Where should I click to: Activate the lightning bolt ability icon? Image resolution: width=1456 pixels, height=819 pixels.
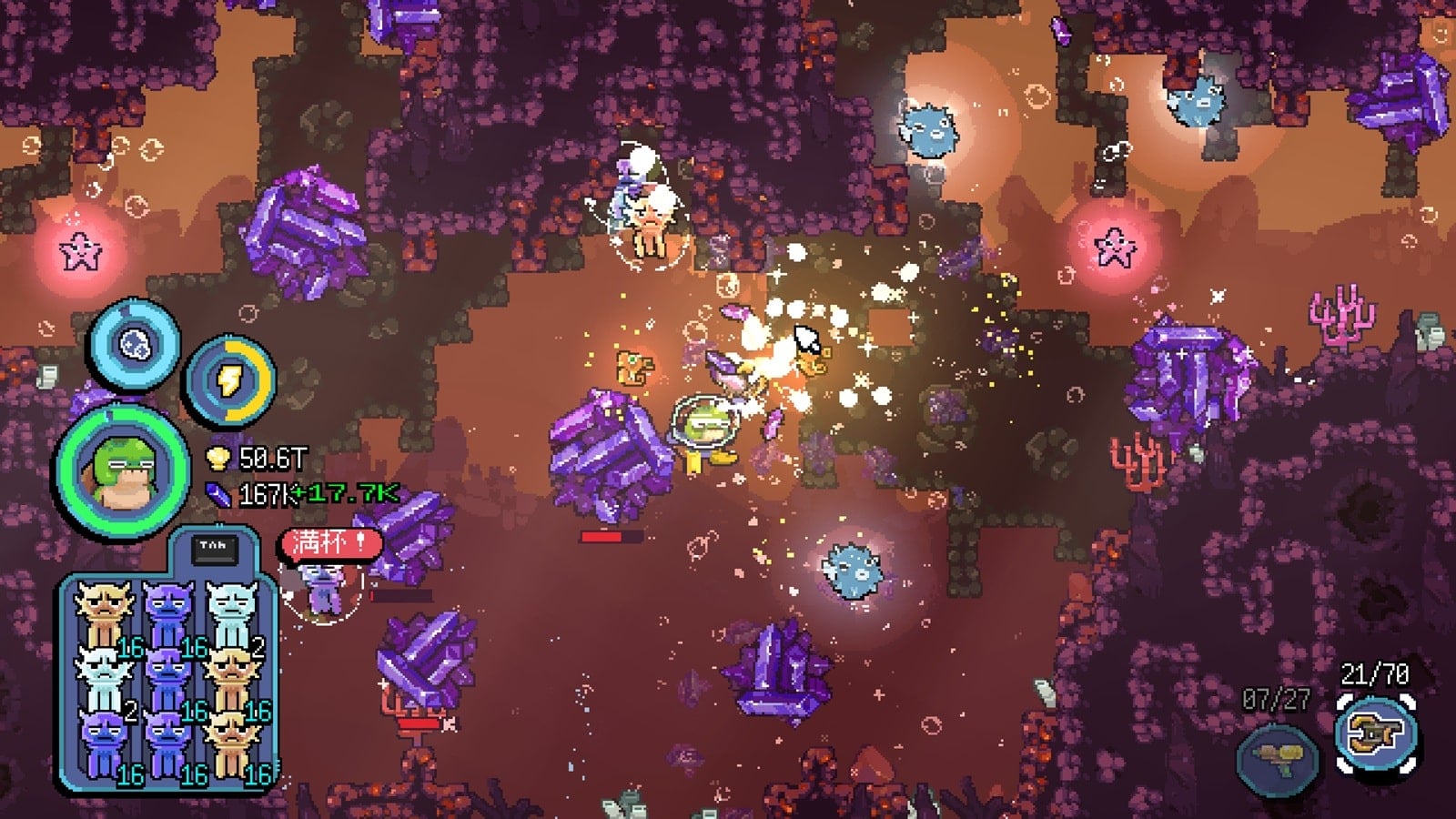(228, 380)
